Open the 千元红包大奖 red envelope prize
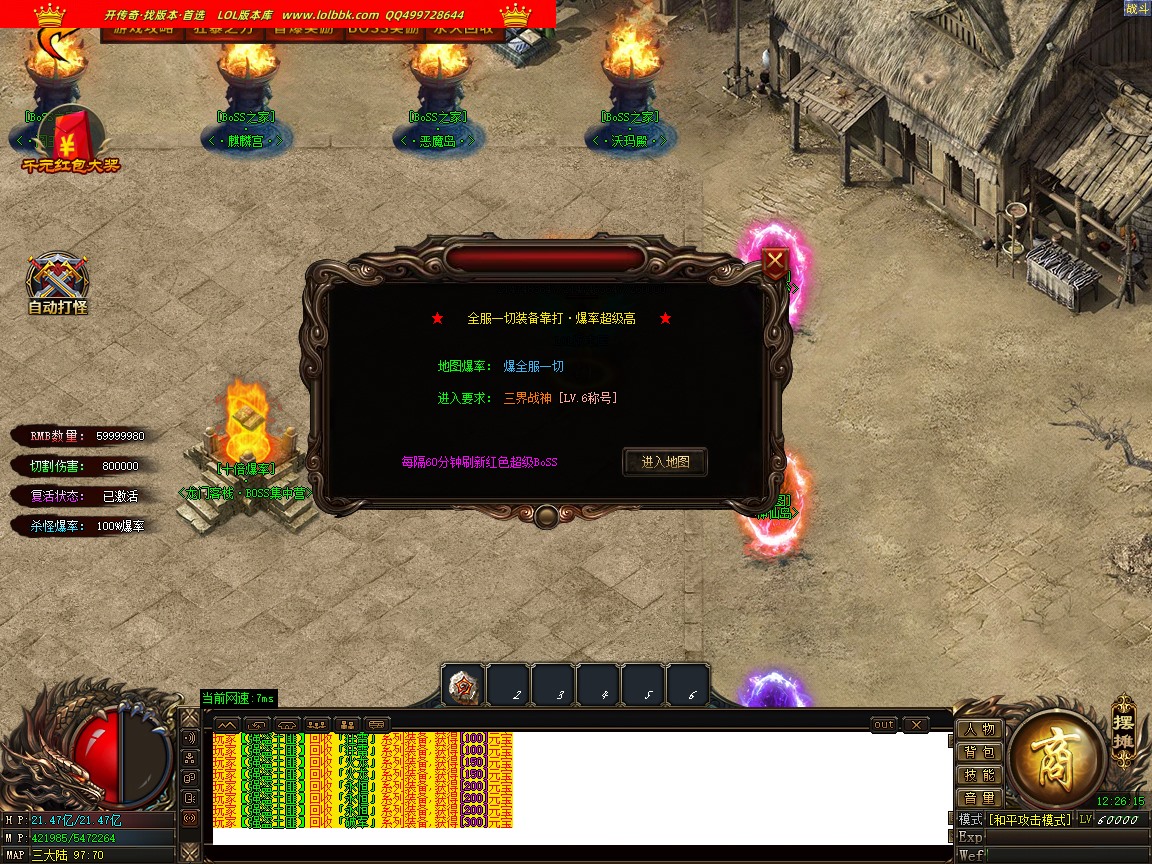Screen dimensions: 1152x864 coord(71,140)
